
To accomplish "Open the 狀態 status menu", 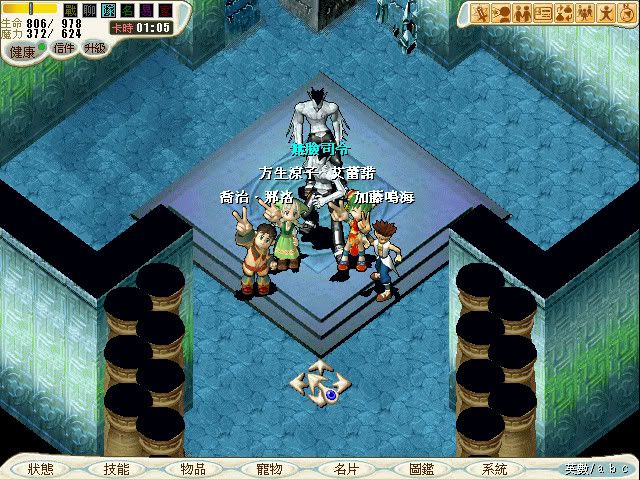I will click(41, 468).
